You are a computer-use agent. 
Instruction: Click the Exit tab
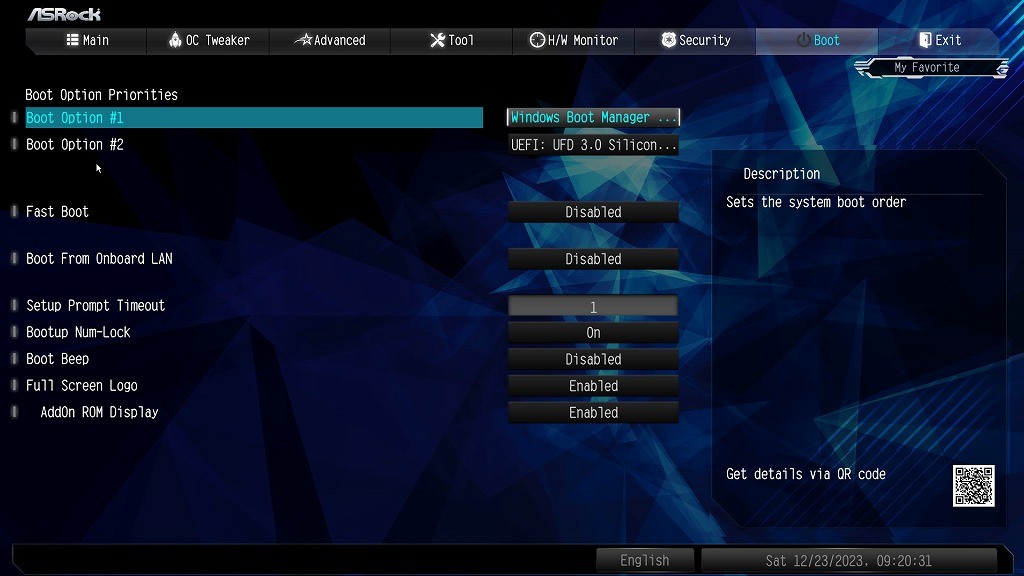point(939,40)
